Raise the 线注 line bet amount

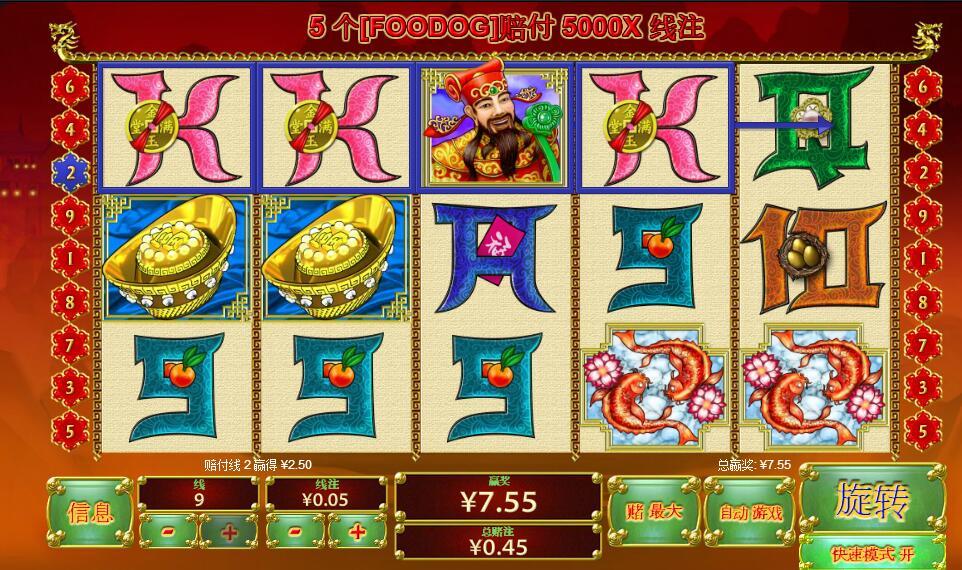click(x=357, y=532)
